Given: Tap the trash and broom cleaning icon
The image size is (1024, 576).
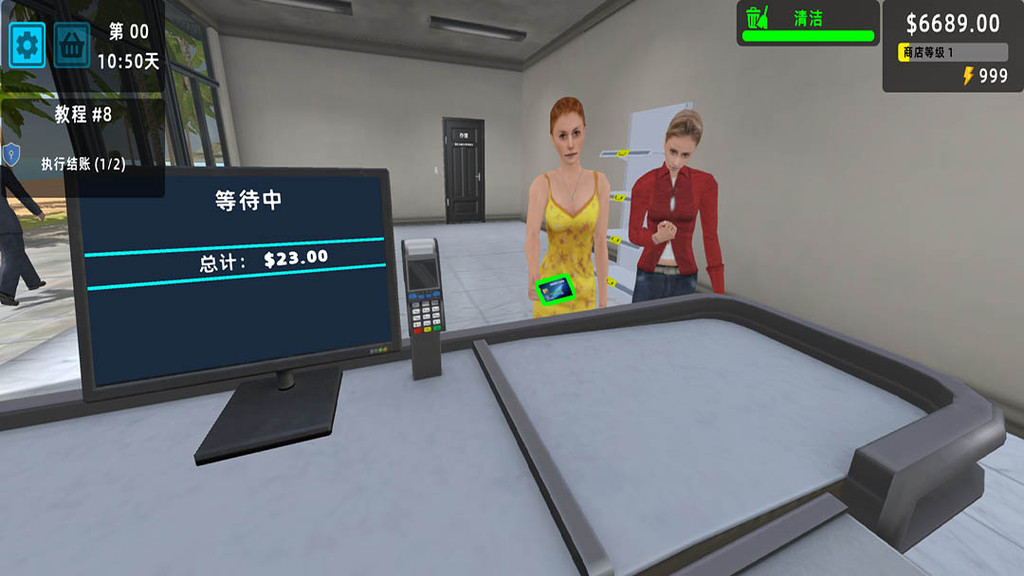Looking at the screenshot, I should point(755,18).
